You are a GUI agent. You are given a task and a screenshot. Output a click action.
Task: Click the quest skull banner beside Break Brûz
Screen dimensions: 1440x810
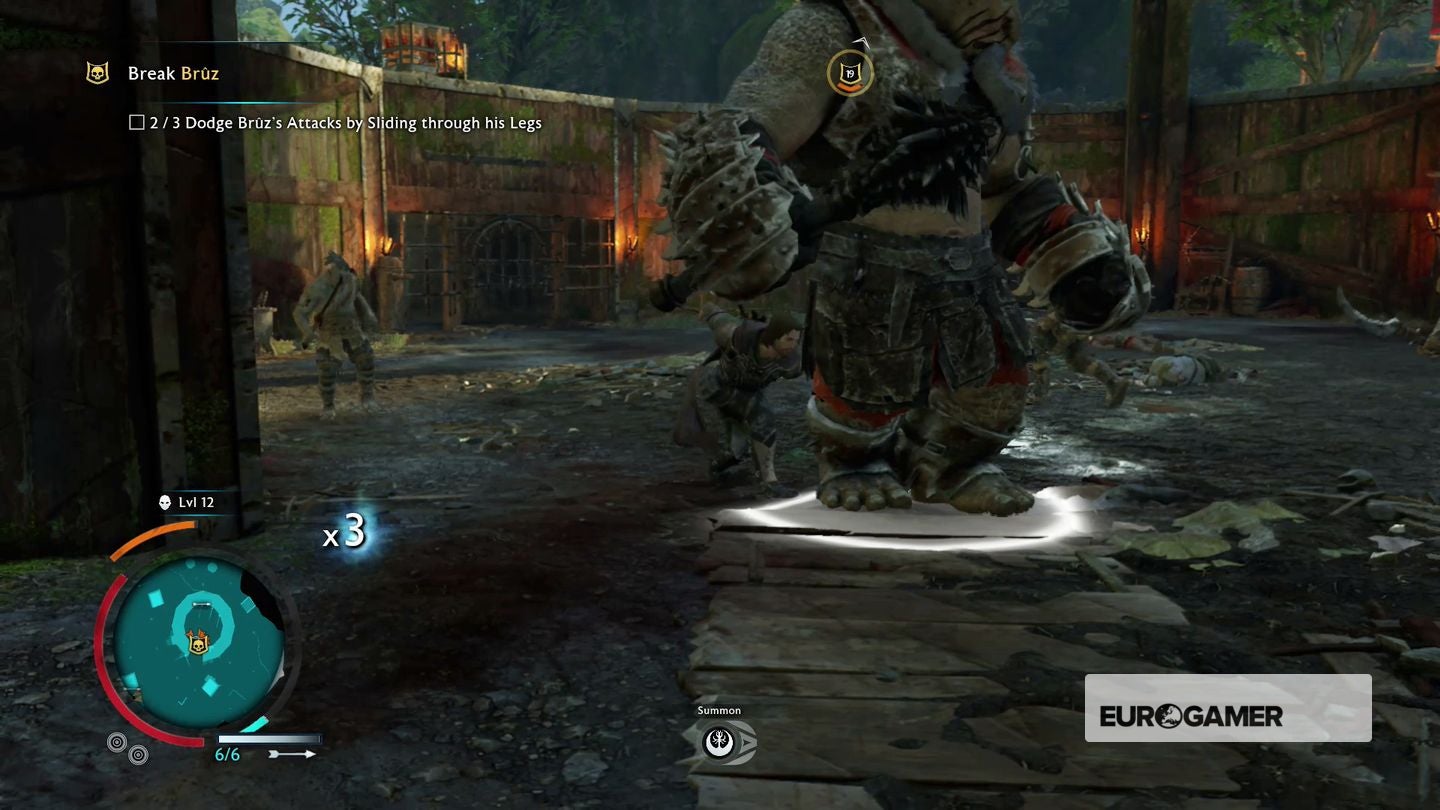tap(97, 73)
